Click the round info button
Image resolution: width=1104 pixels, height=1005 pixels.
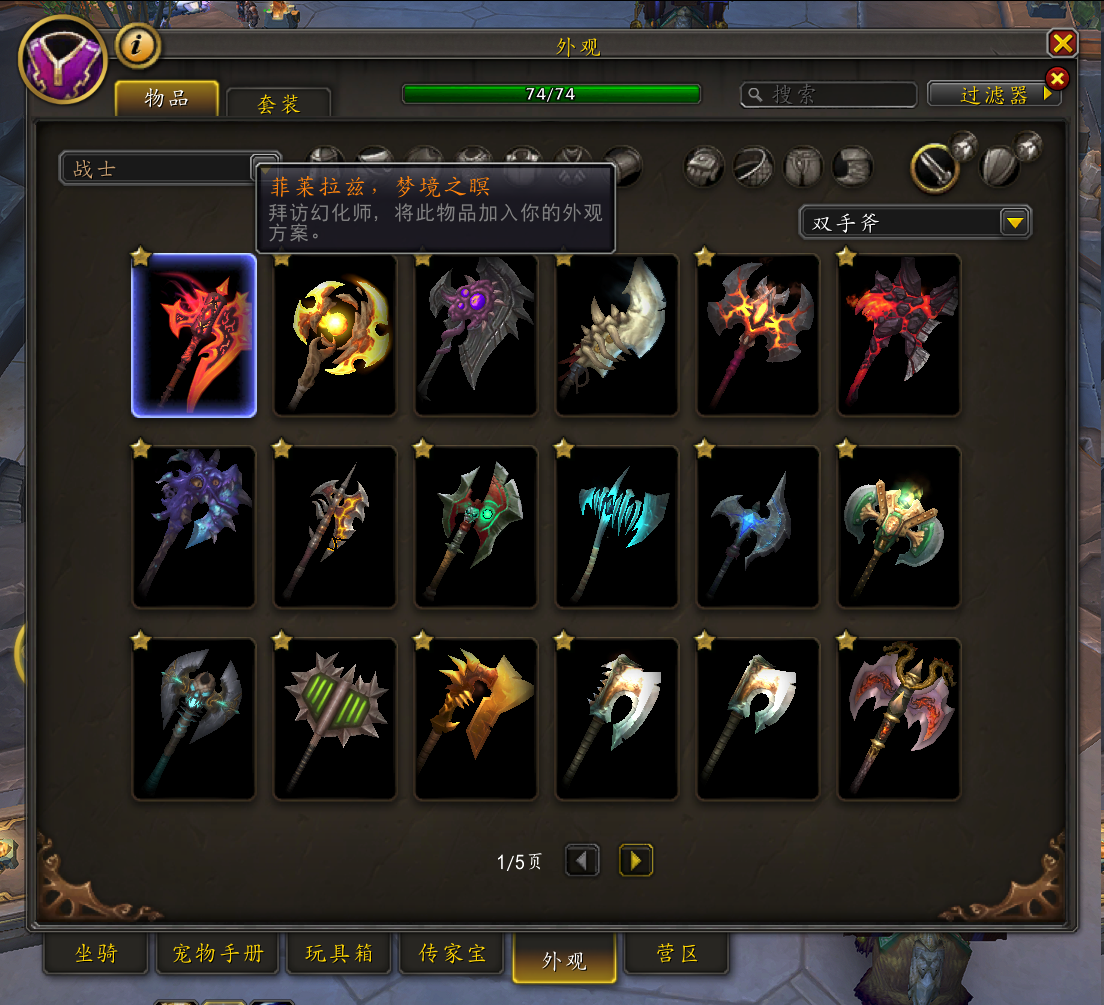tap(139, 45)
